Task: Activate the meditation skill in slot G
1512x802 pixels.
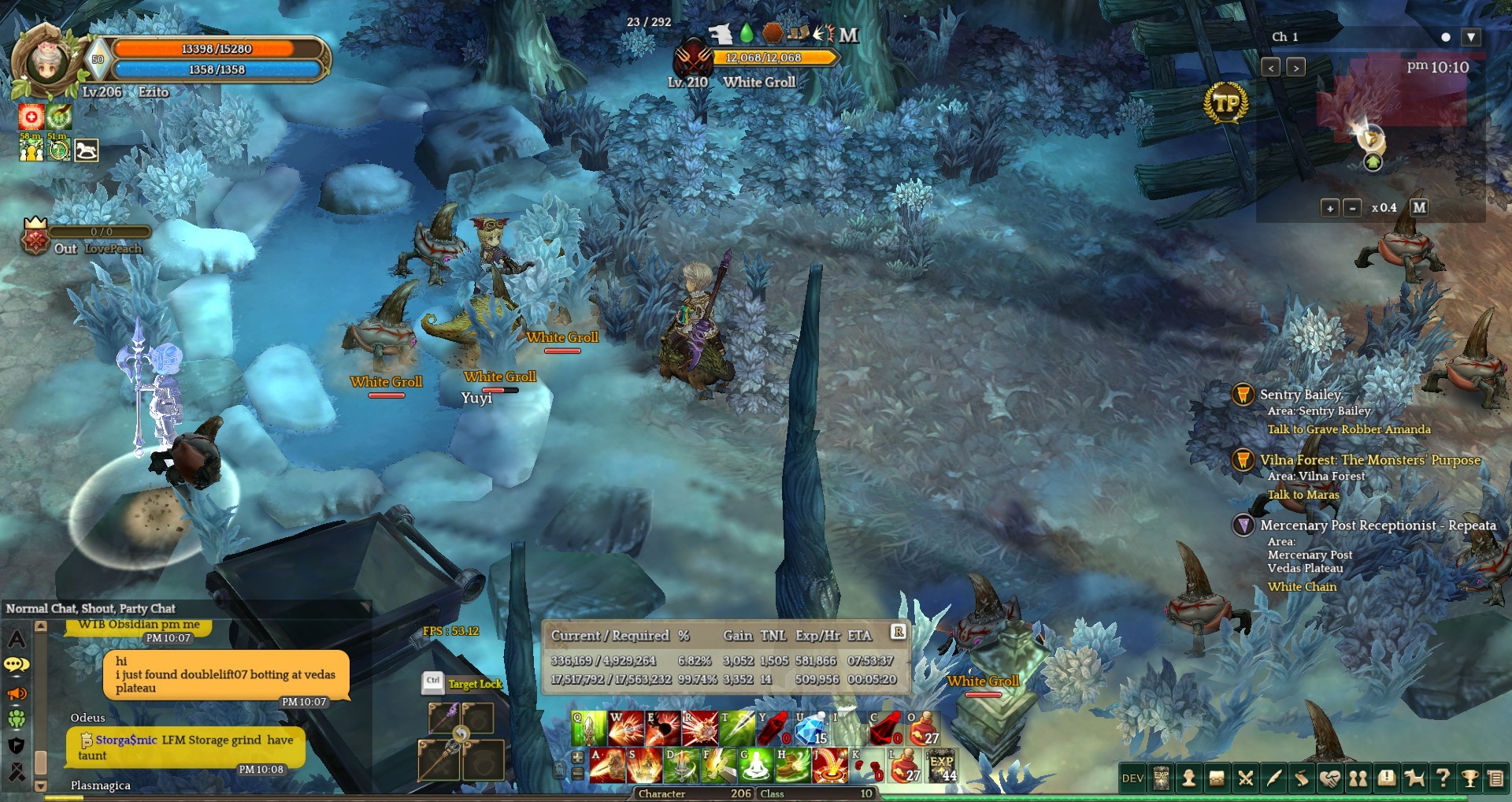Action: point(754,765)
